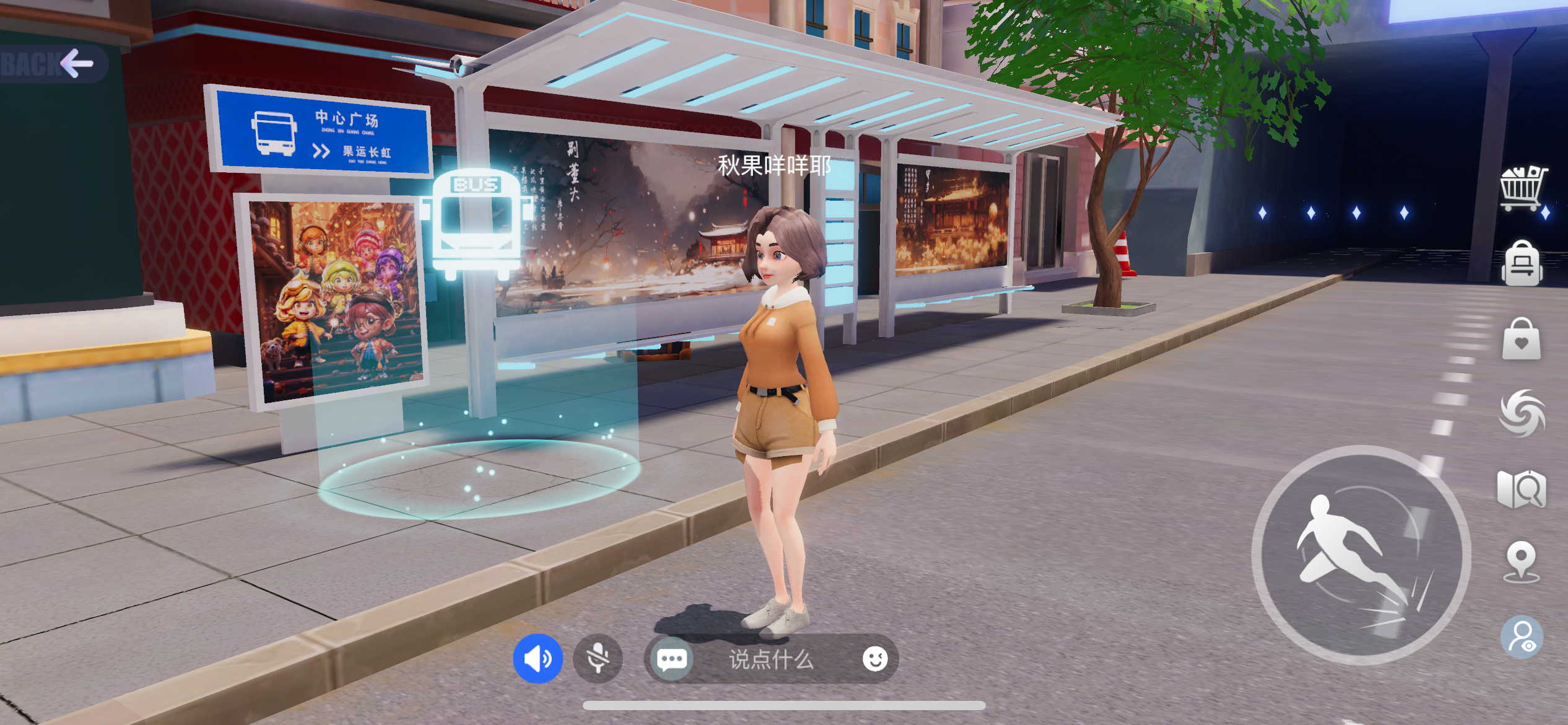This screenshot has width=1568, height=725.
Task: Click the "说点什么" chat input box
Action: click(771, 659)
